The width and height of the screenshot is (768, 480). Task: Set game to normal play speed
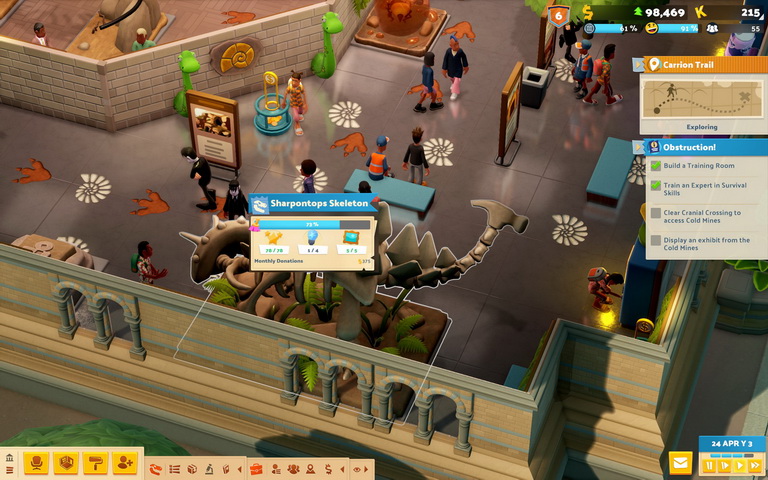pos(740,465)
